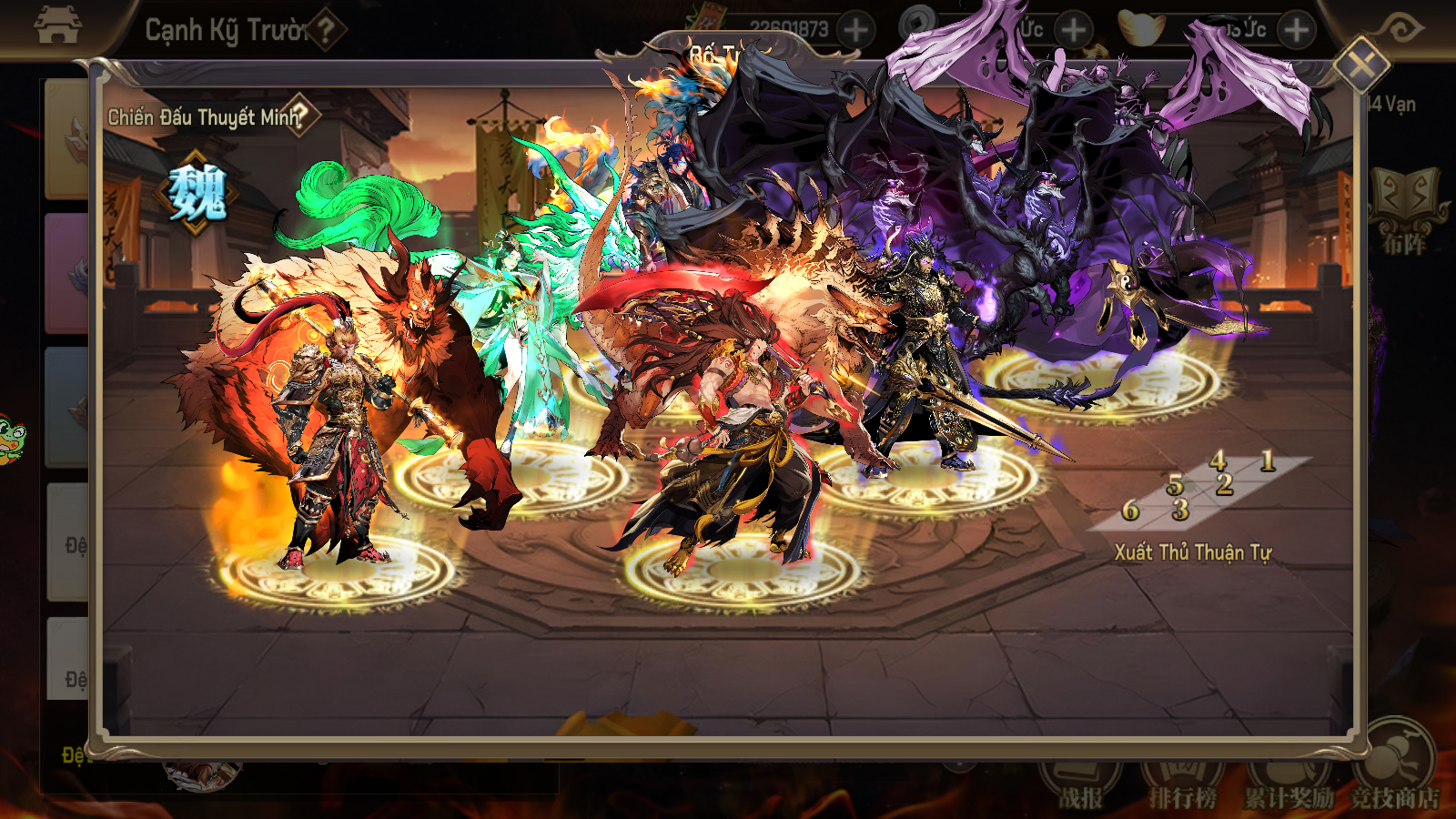Screen dimensions: 1456x819
Task: View the 排行榜 ranking board
Action: 1182,784
